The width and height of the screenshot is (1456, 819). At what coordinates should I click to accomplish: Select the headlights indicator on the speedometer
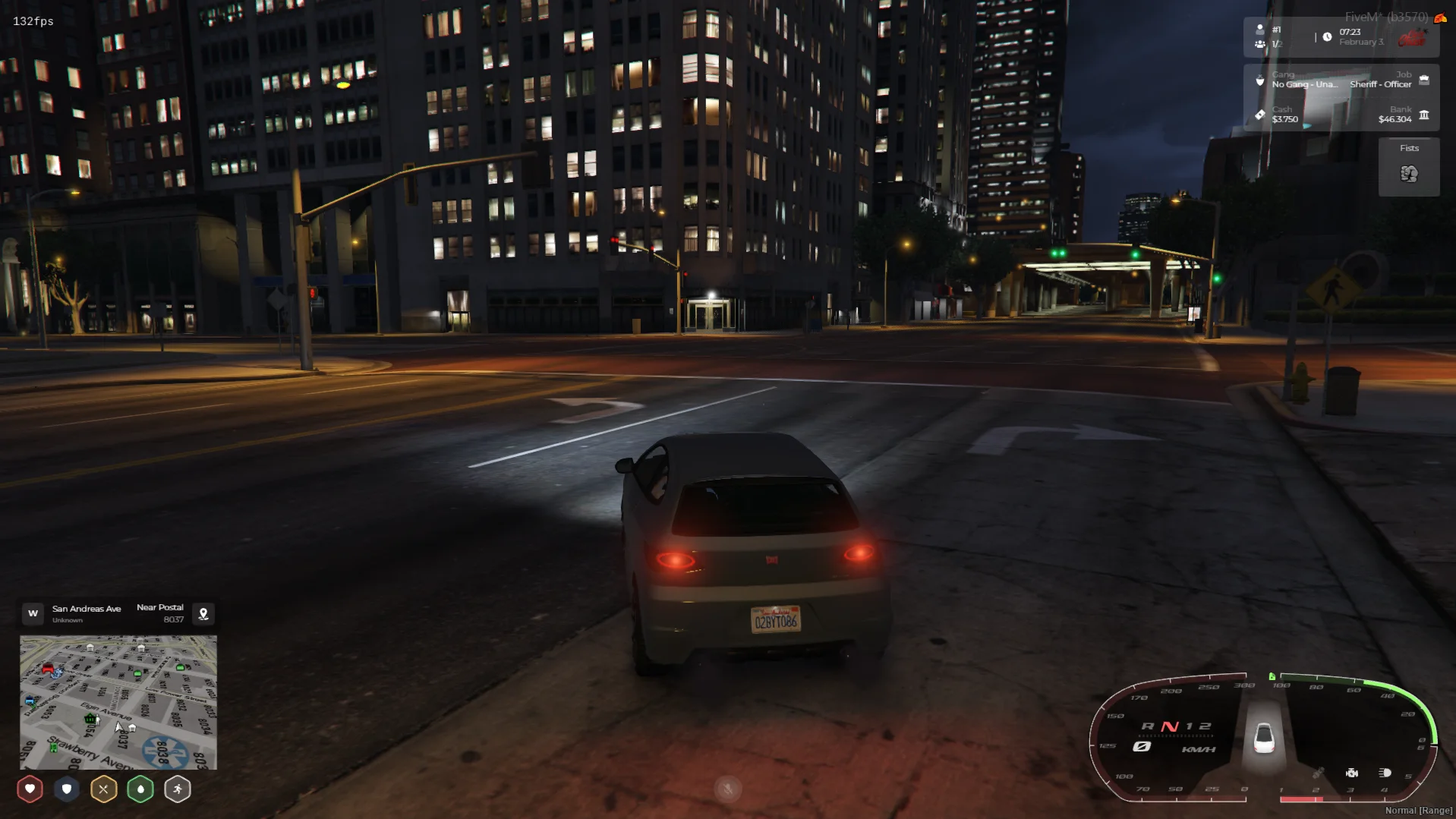click(1385, 773)
